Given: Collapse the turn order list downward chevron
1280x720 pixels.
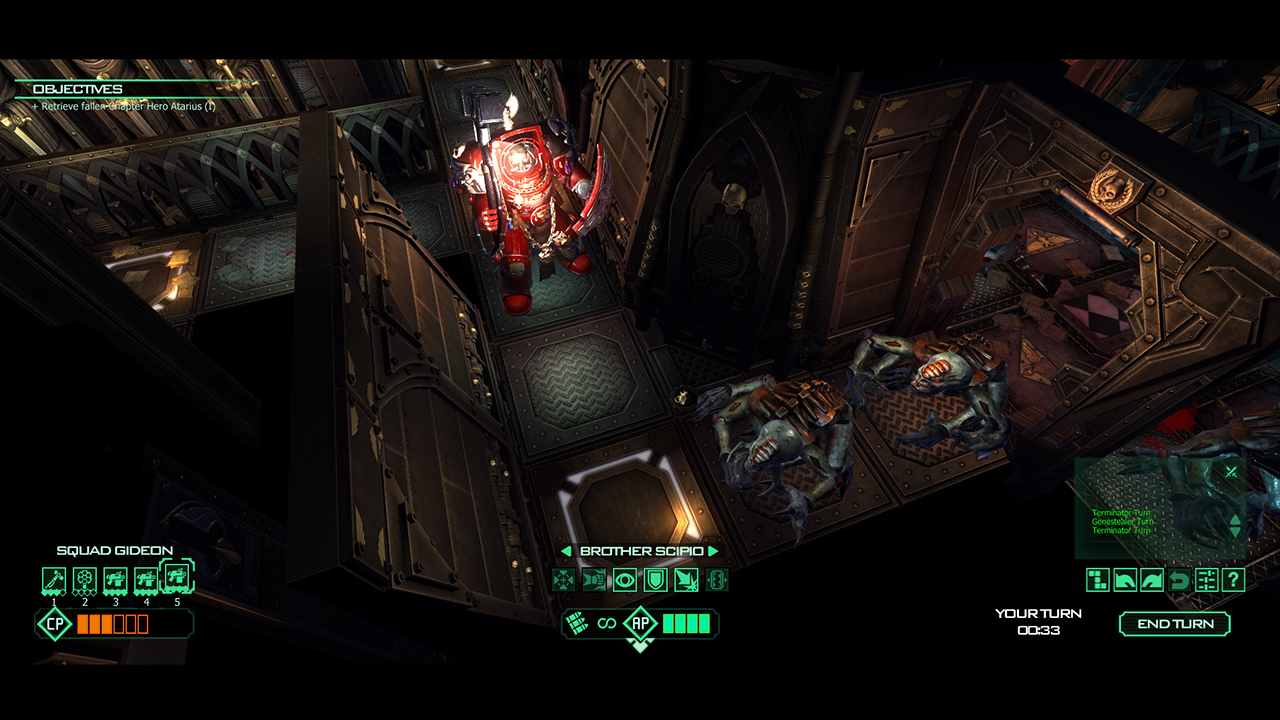Looking at the screenshot, I should pos(1235,531).
